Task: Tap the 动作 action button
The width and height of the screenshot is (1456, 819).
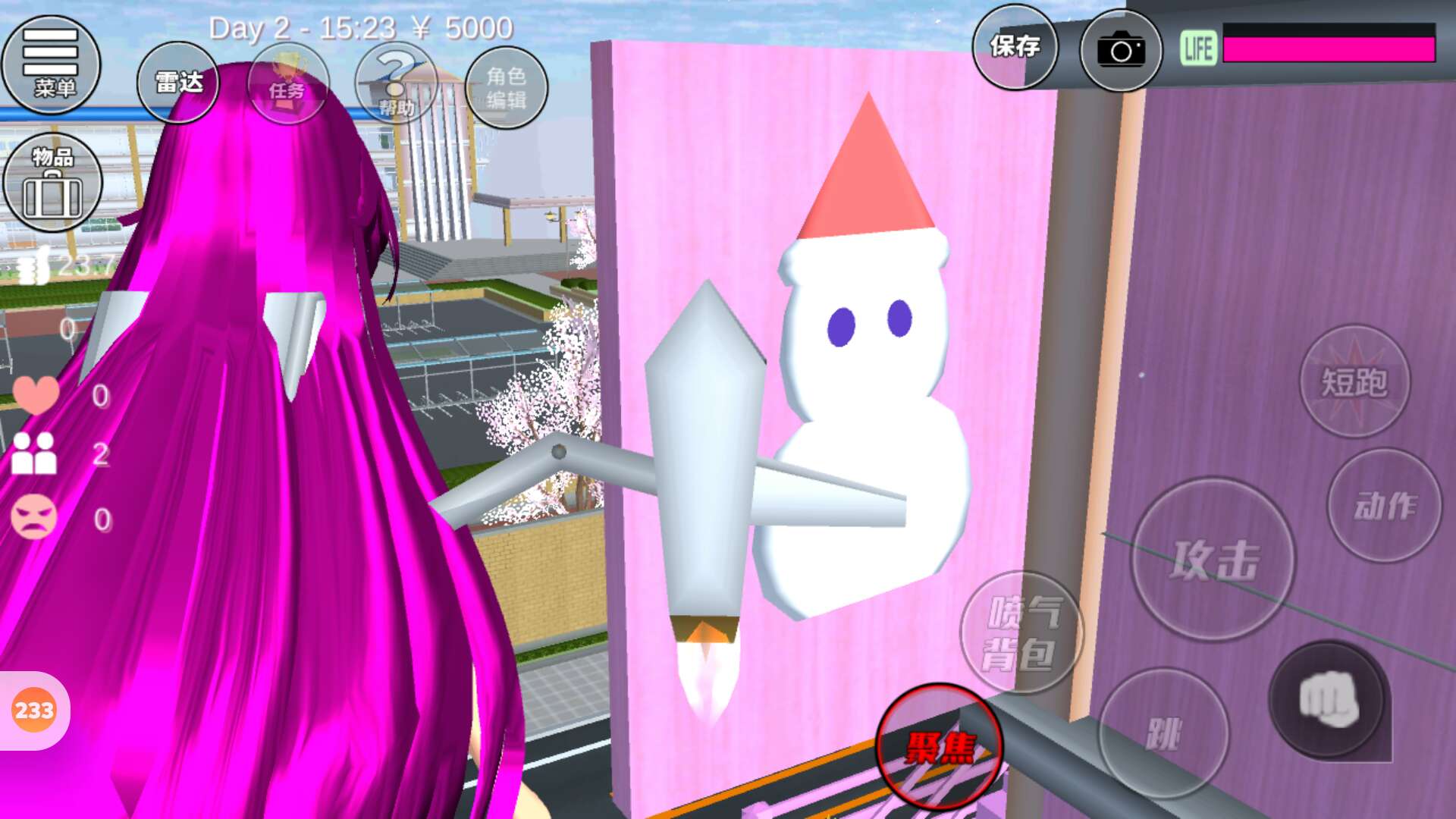Action: click(x=1385, y=506)
